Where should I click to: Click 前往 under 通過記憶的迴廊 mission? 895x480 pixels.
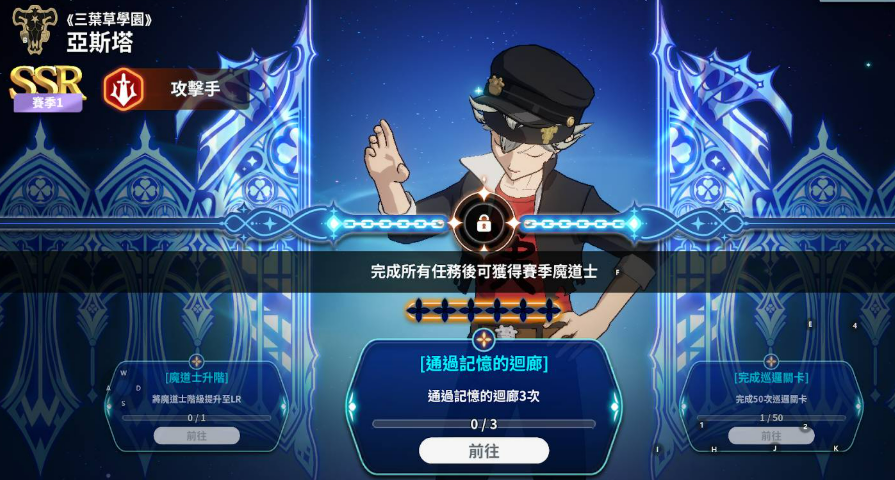483,451
